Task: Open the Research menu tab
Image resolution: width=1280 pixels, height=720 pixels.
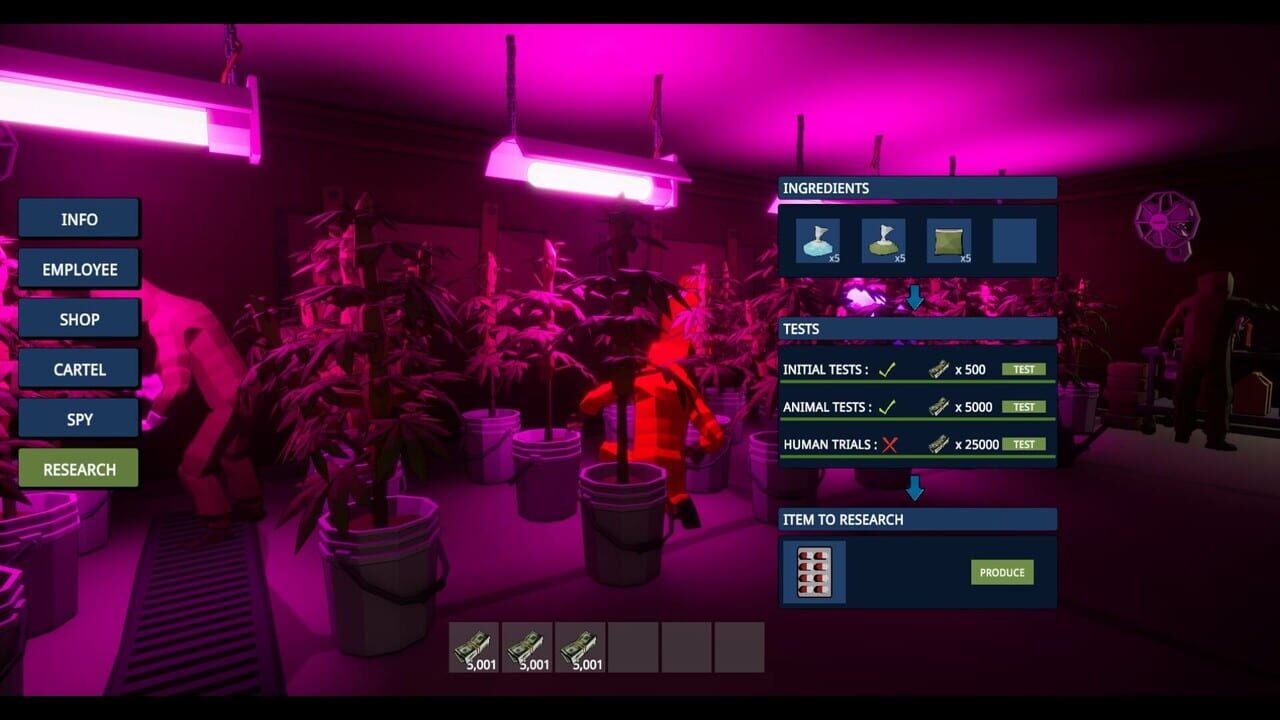Action: pyautogui.click(x=78, y=468)
